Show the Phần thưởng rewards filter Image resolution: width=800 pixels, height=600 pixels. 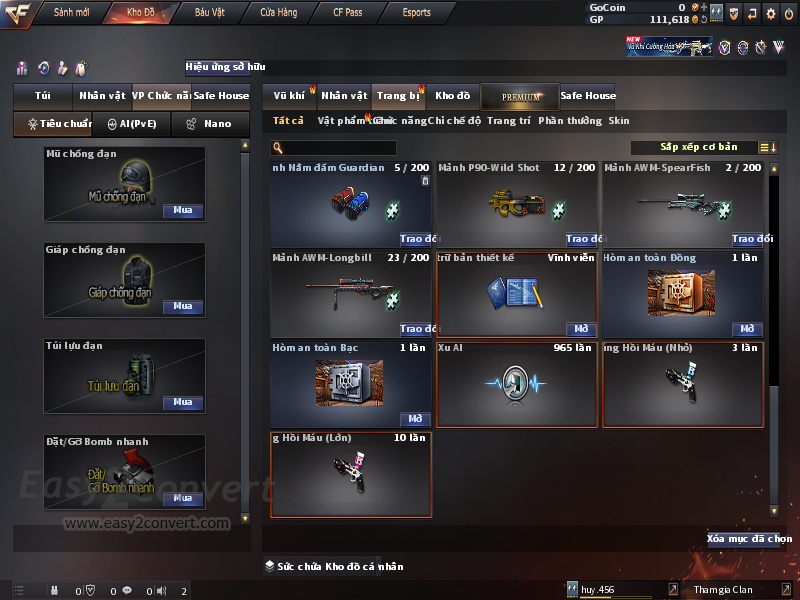(x=570, y=121)
